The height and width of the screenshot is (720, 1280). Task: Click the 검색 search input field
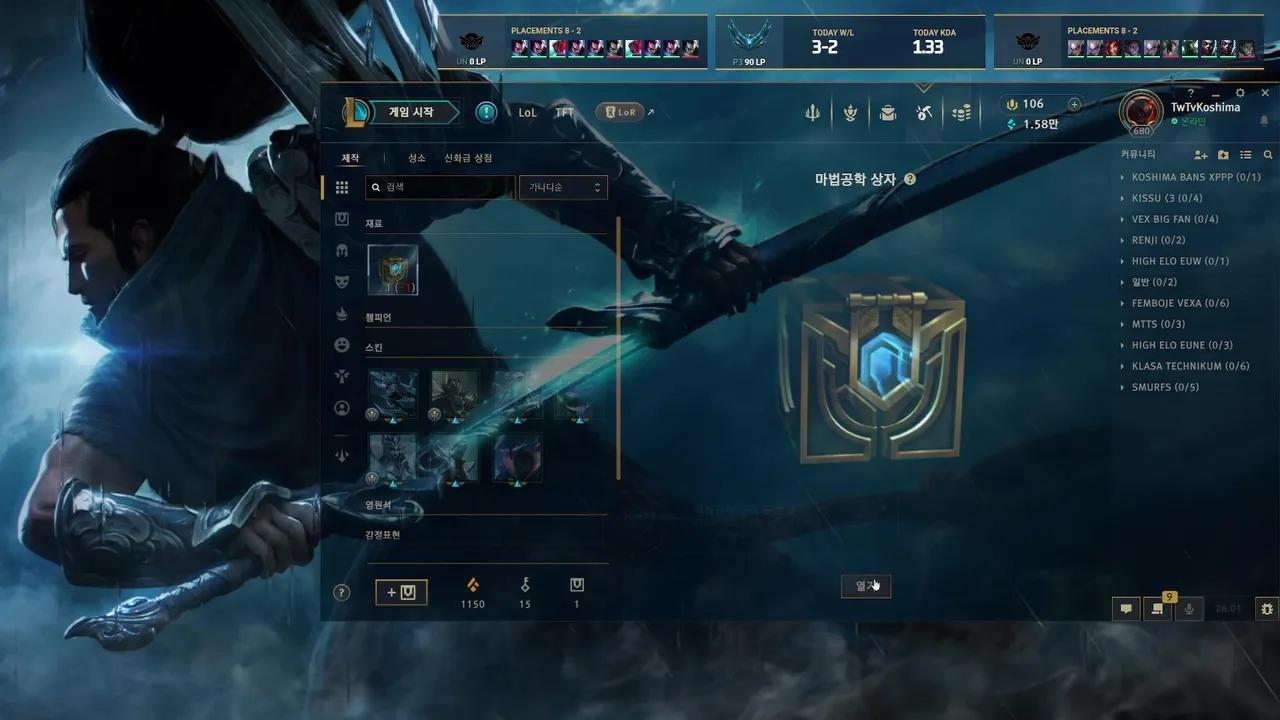pyautogui.click(x=440, y=187)
